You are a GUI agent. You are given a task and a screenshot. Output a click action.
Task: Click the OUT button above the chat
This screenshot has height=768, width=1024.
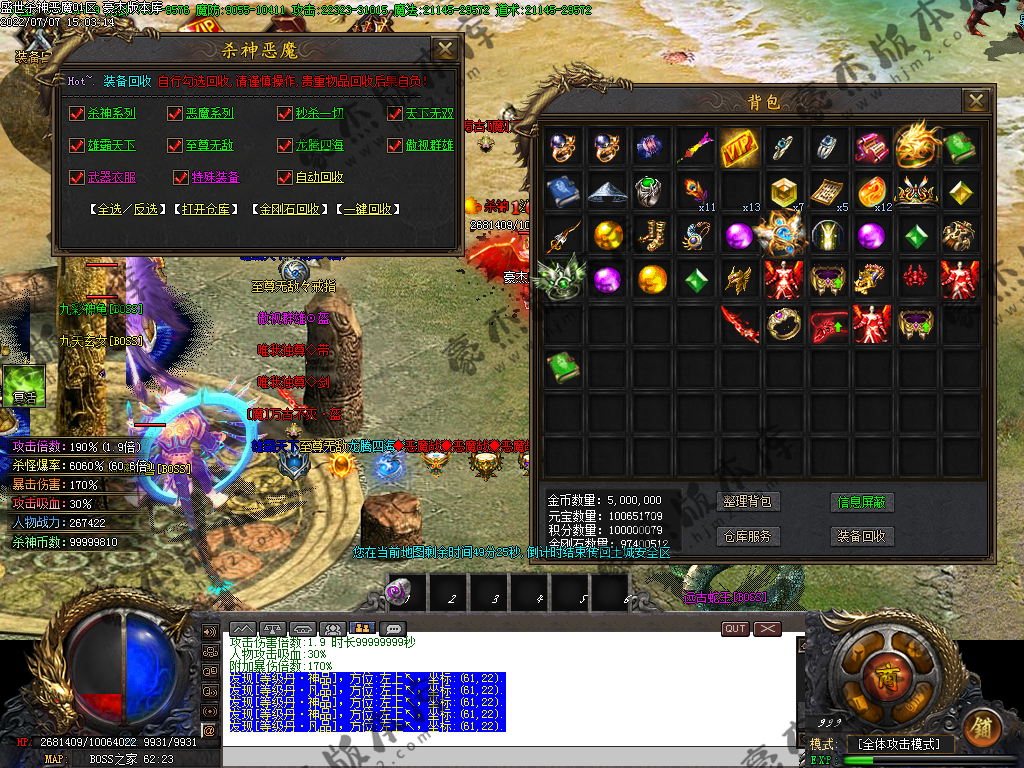pyautogui.click(x=735, y=629)
